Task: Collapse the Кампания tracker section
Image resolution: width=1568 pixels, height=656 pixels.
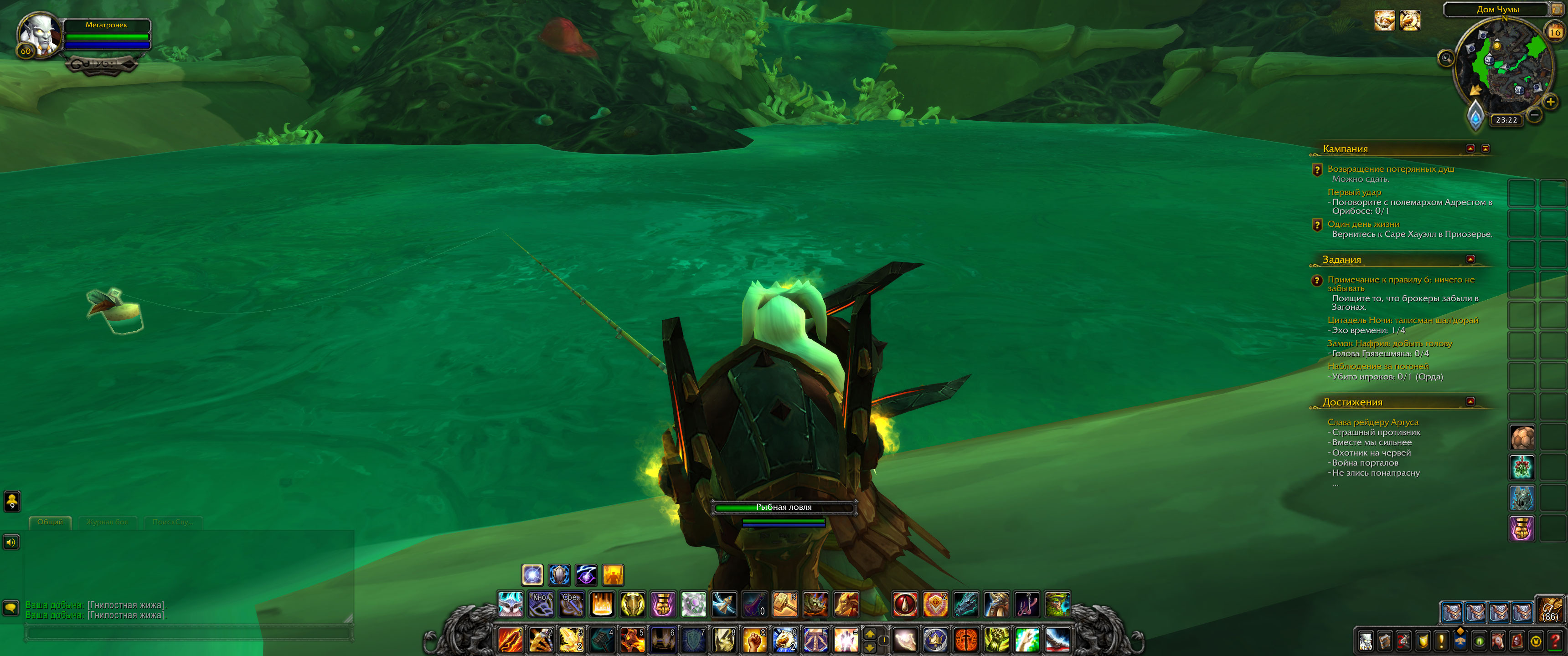Action: pos(1470,149)
